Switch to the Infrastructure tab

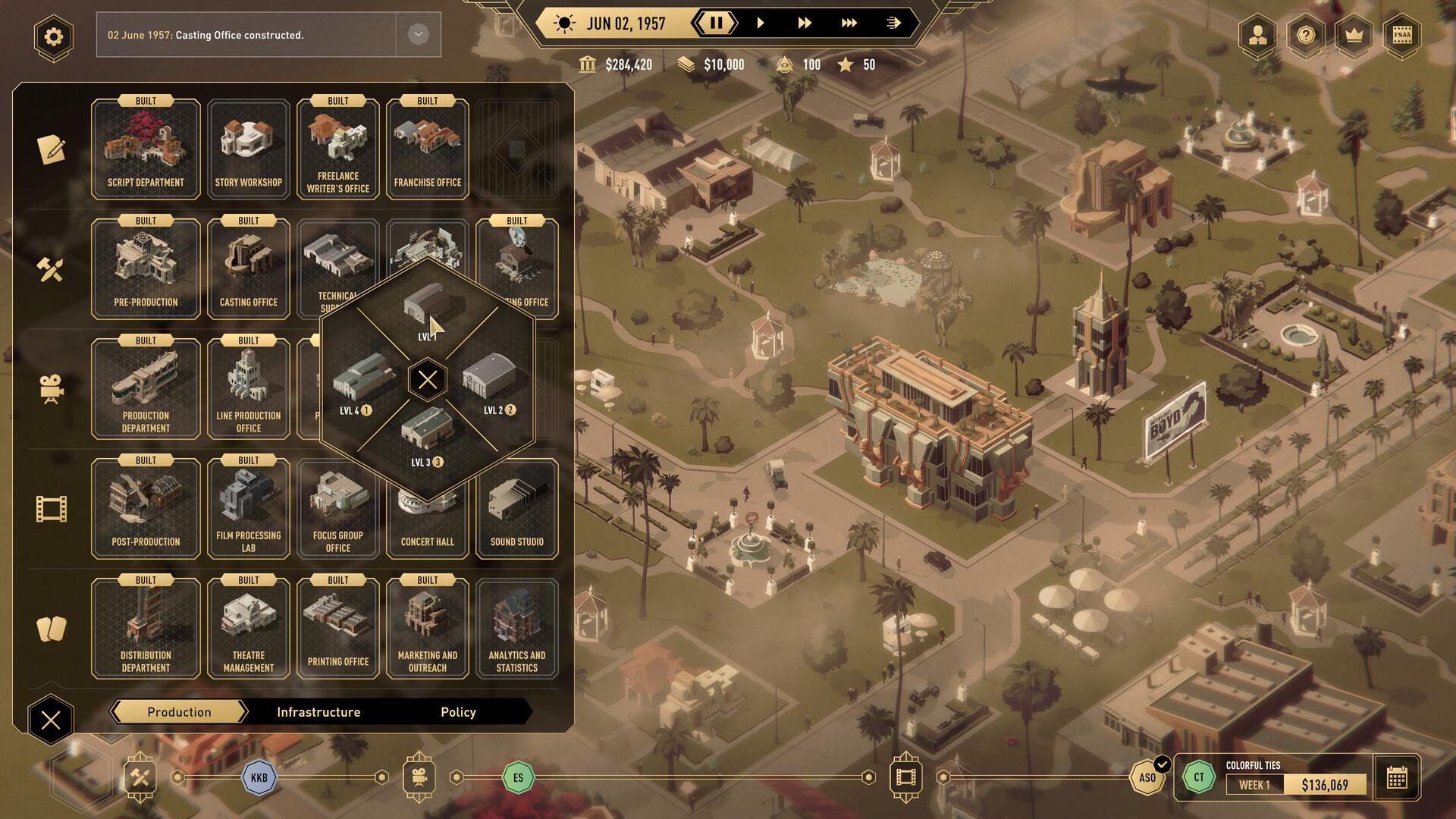[x=318, y=711]
